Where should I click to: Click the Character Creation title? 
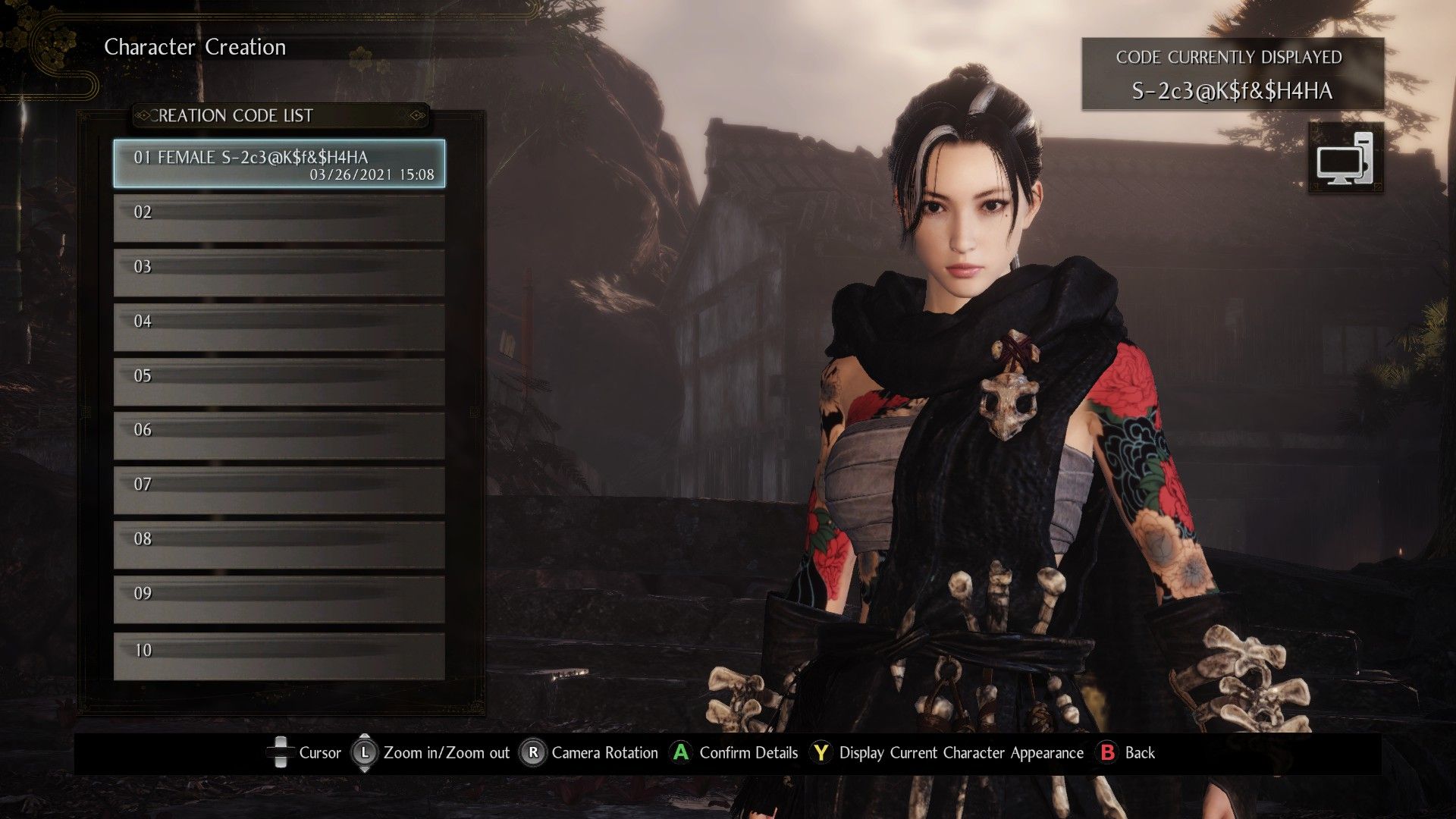195,47
